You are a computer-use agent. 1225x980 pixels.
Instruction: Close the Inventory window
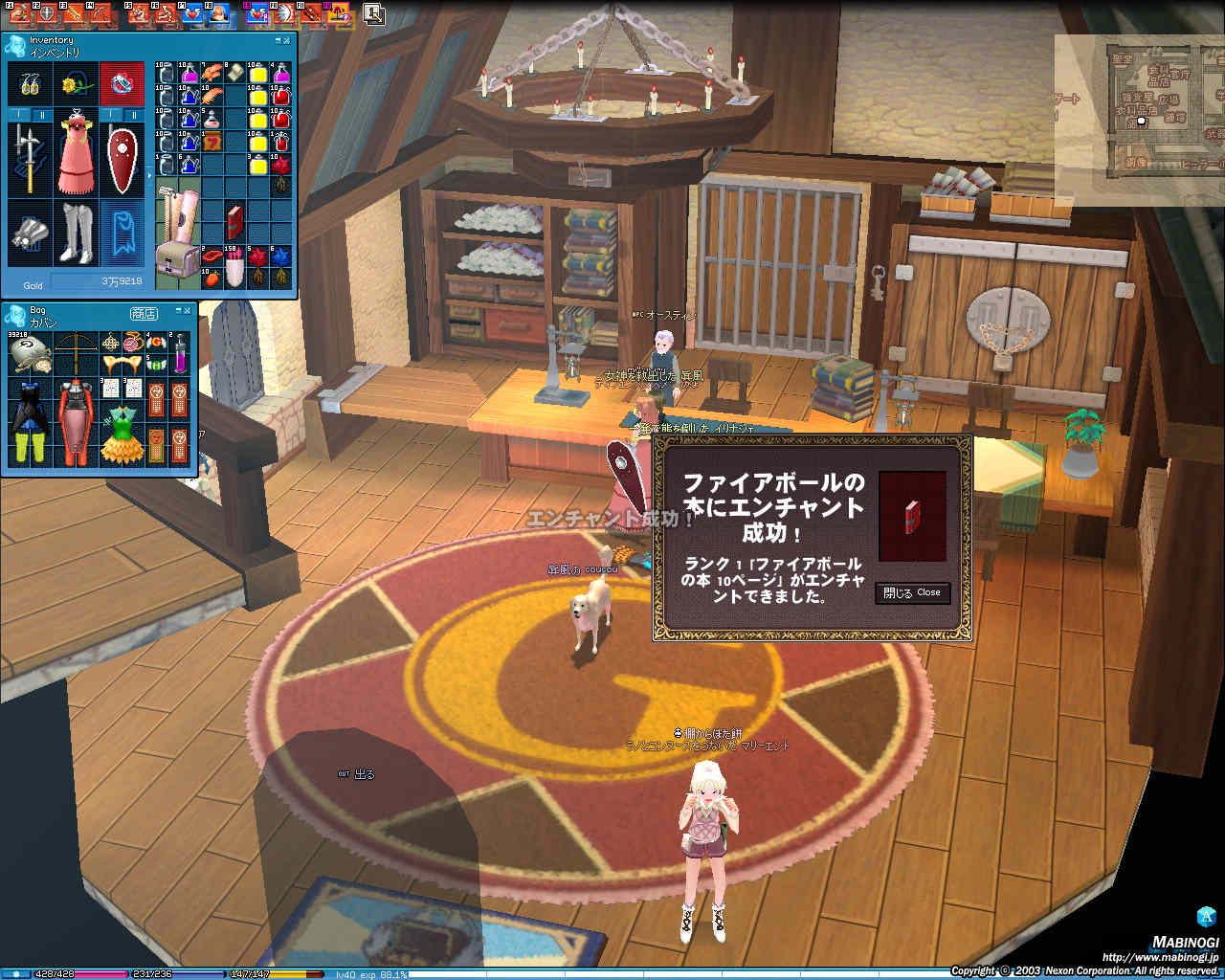tap(288, 40)
